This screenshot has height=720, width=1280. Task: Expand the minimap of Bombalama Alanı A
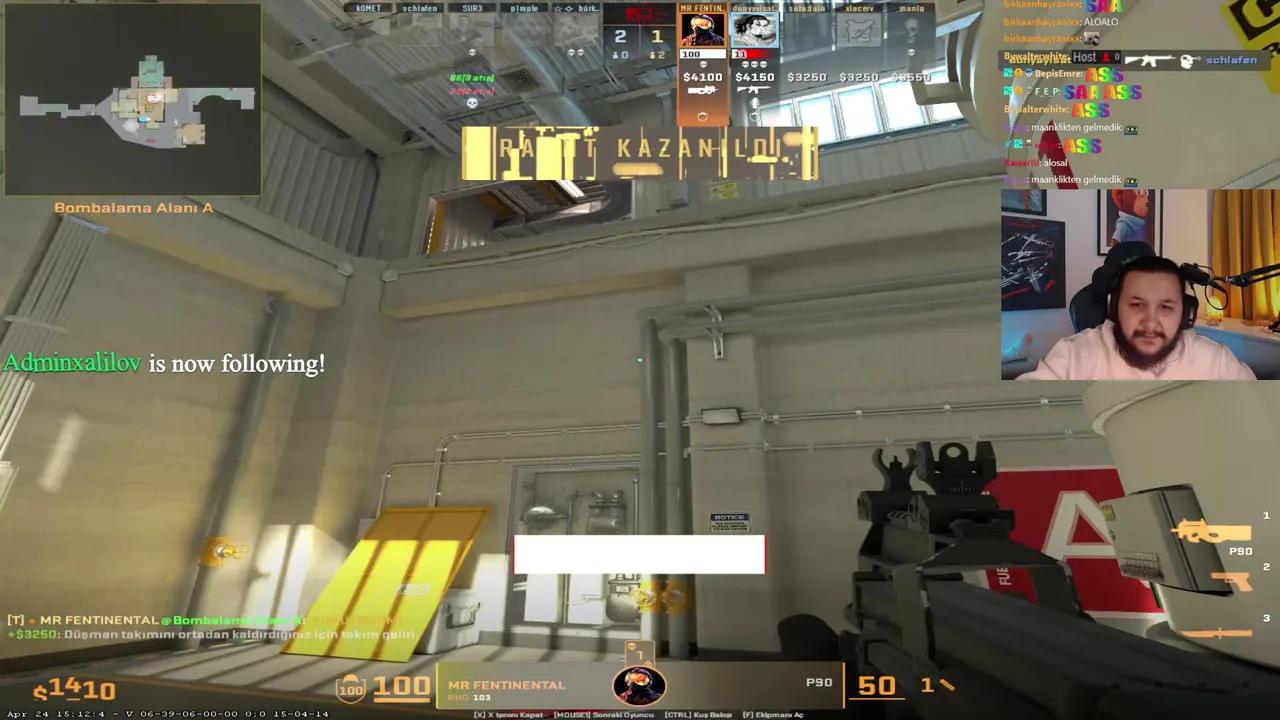133,100
